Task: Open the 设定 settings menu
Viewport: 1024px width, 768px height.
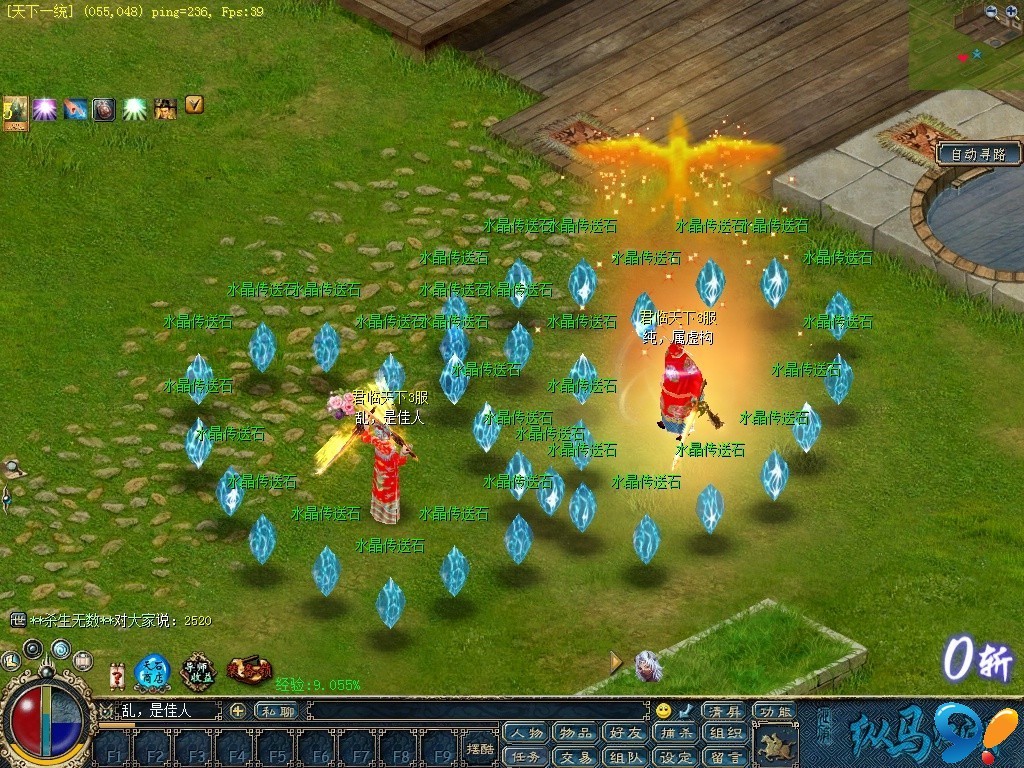Action: point(676,757)
